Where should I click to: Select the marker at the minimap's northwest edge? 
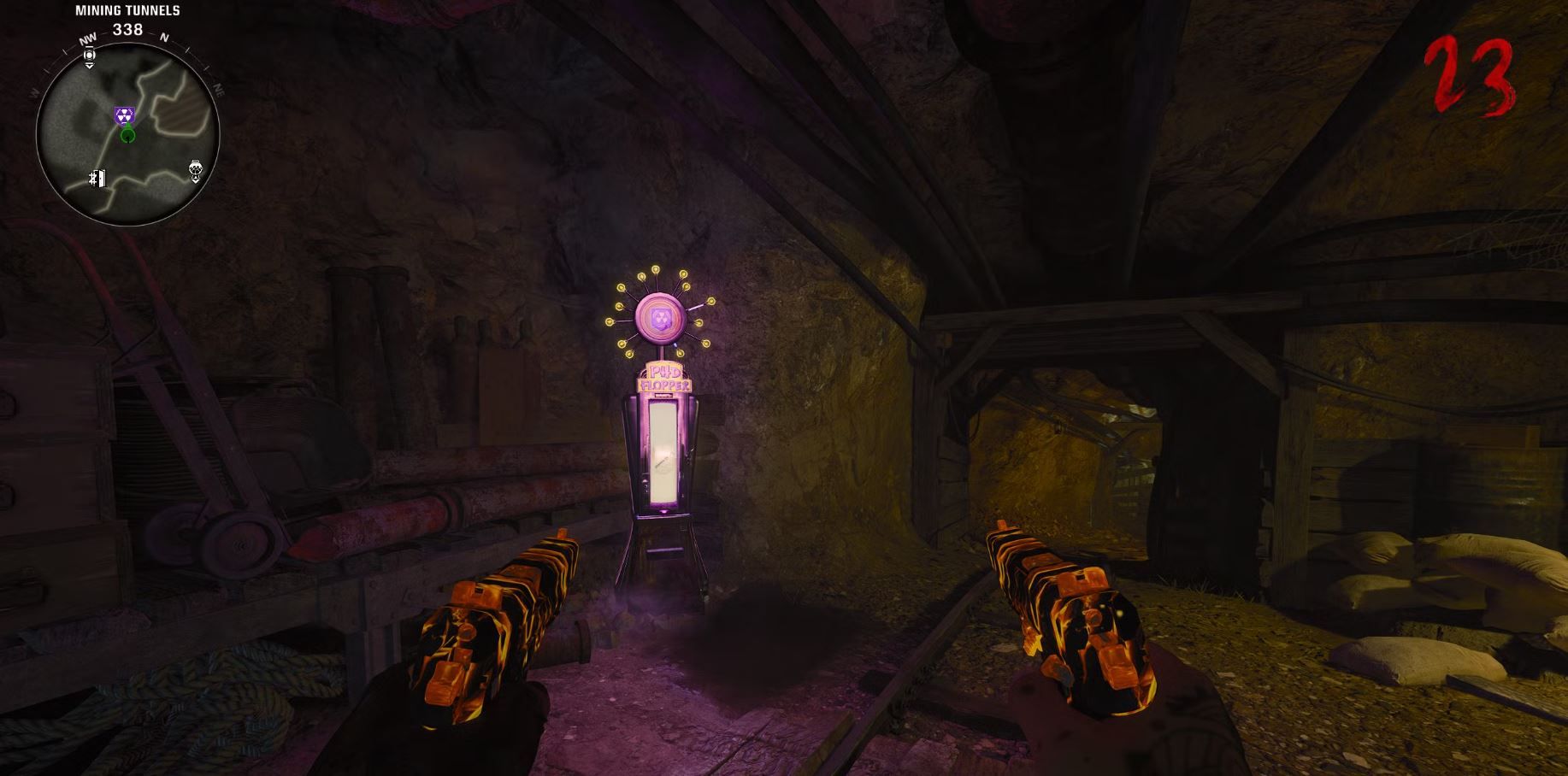point(90,57)
